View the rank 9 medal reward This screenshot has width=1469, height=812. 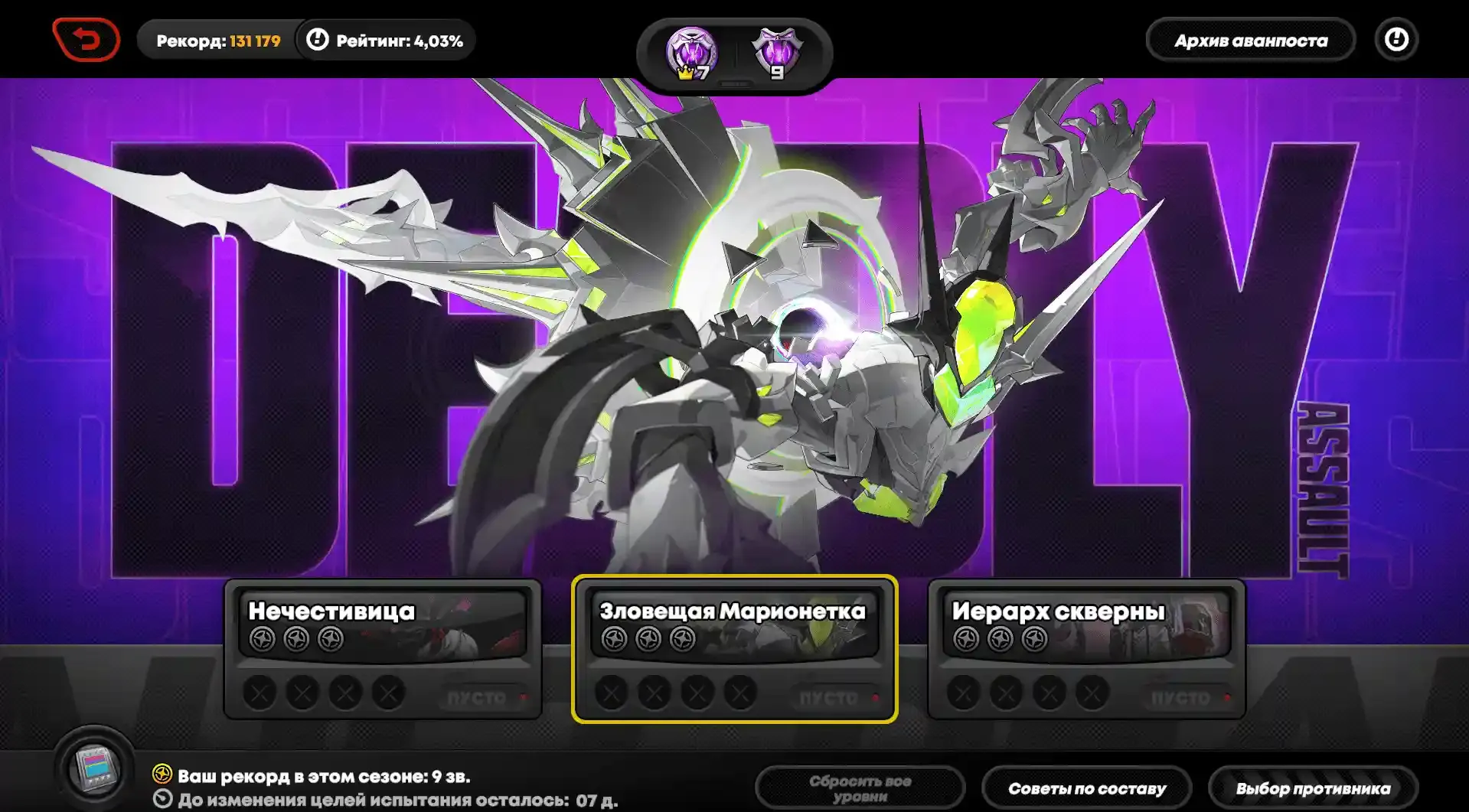[x=777, y=54]
